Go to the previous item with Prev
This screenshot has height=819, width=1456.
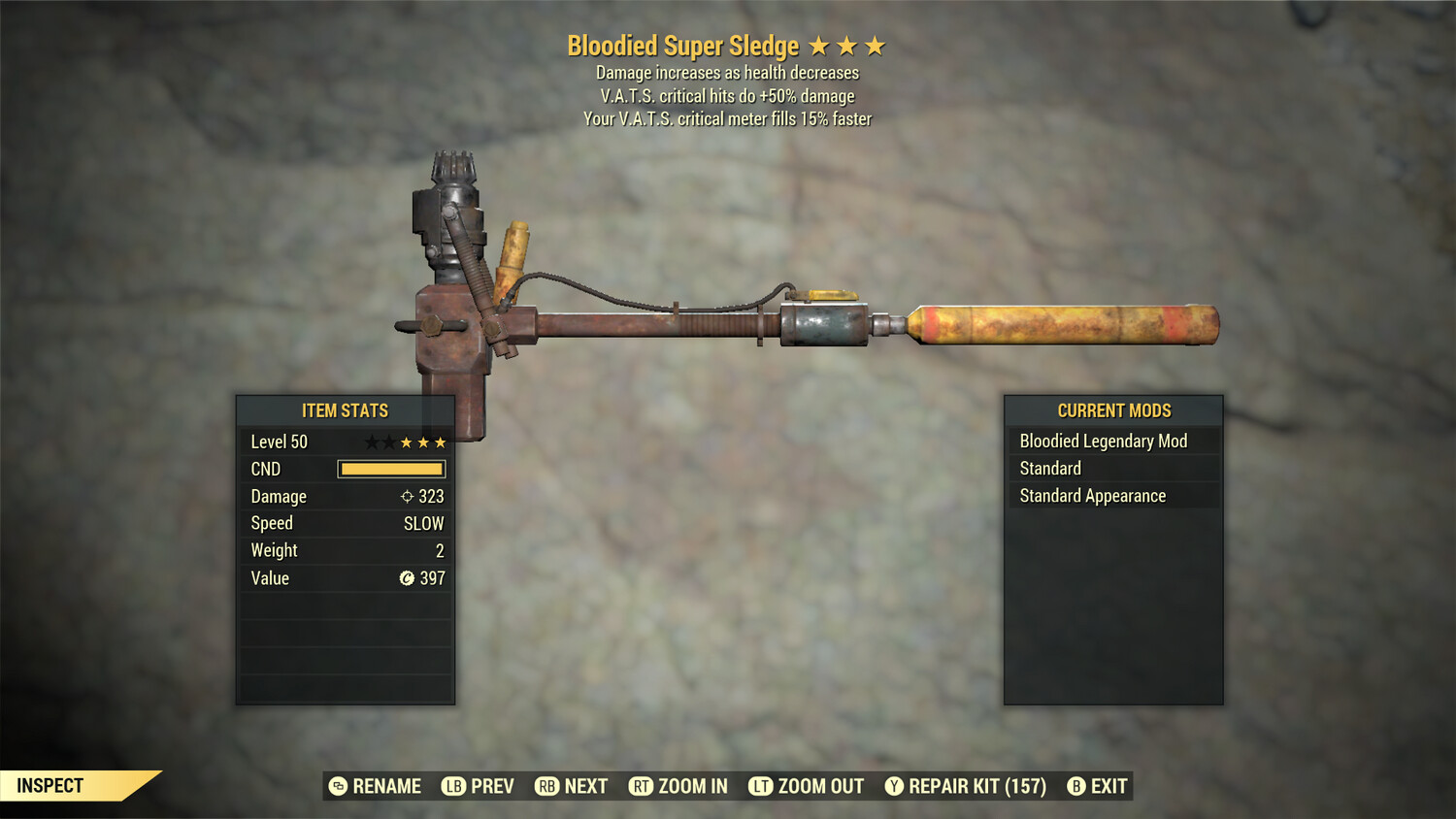coord(478,786)
